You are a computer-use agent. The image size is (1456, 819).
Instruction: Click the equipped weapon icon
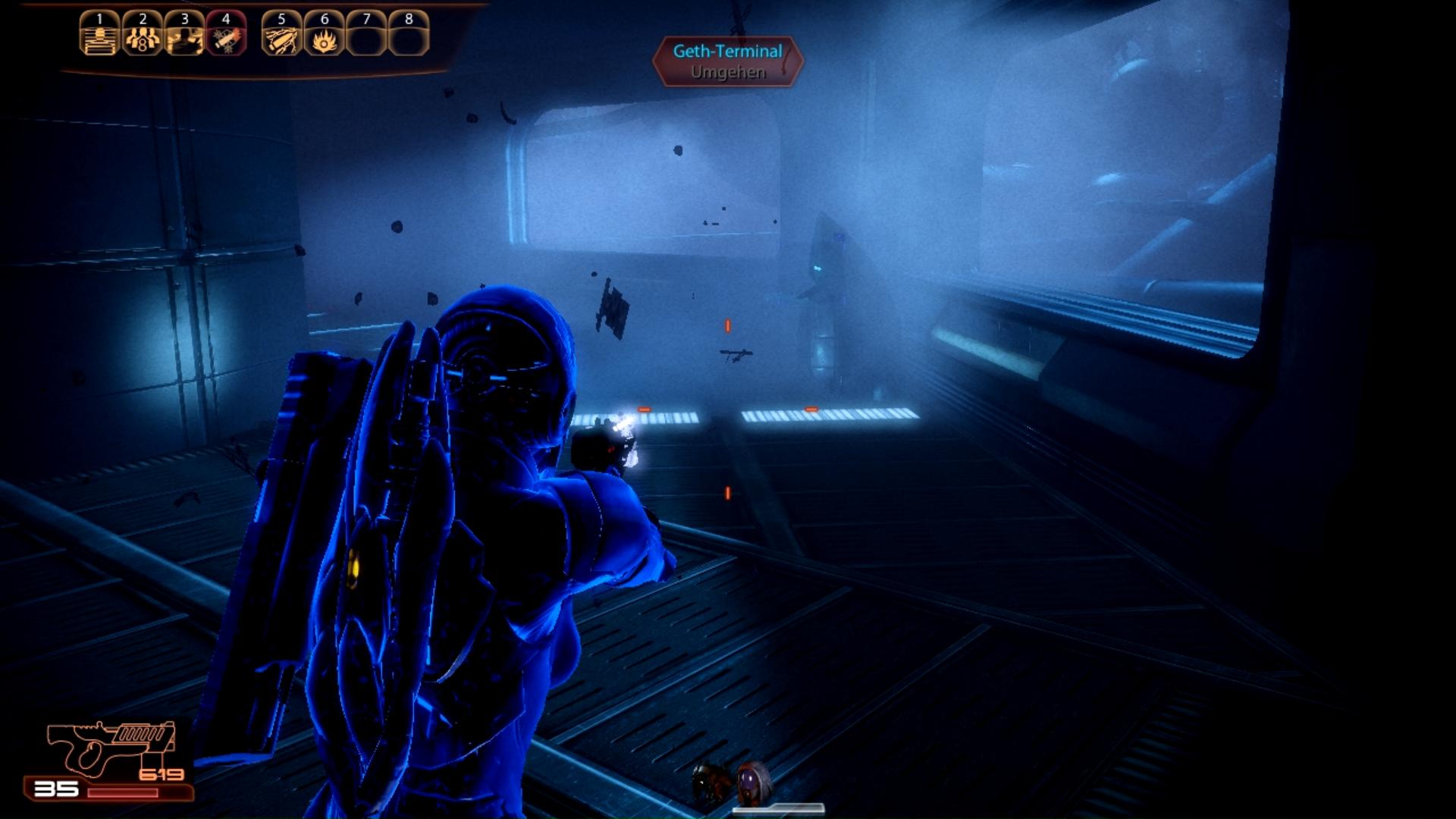(x=110, y=748)
